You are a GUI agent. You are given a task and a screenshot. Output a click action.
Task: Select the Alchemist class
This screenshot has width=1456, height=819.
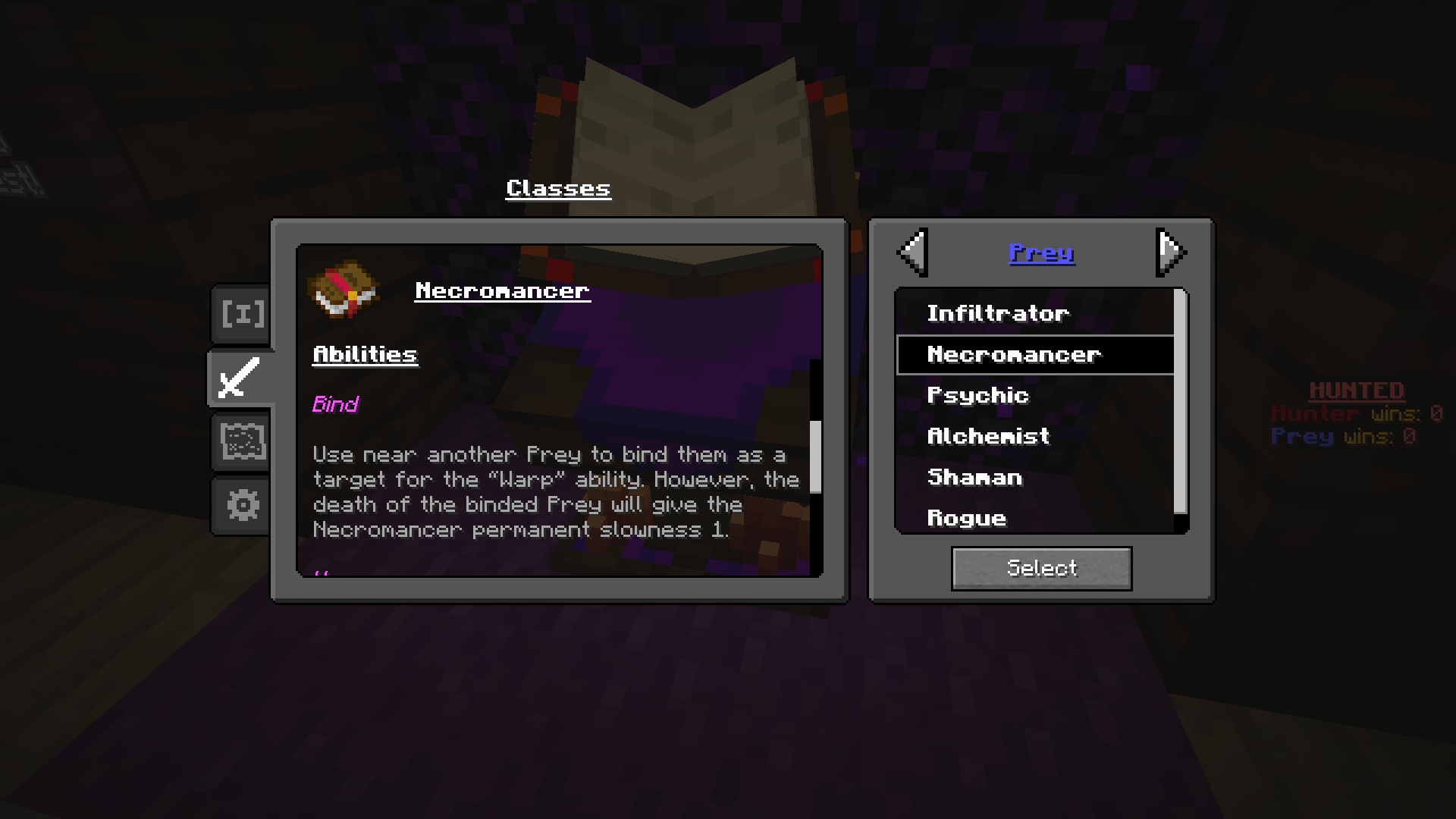[x=987, y=436]
